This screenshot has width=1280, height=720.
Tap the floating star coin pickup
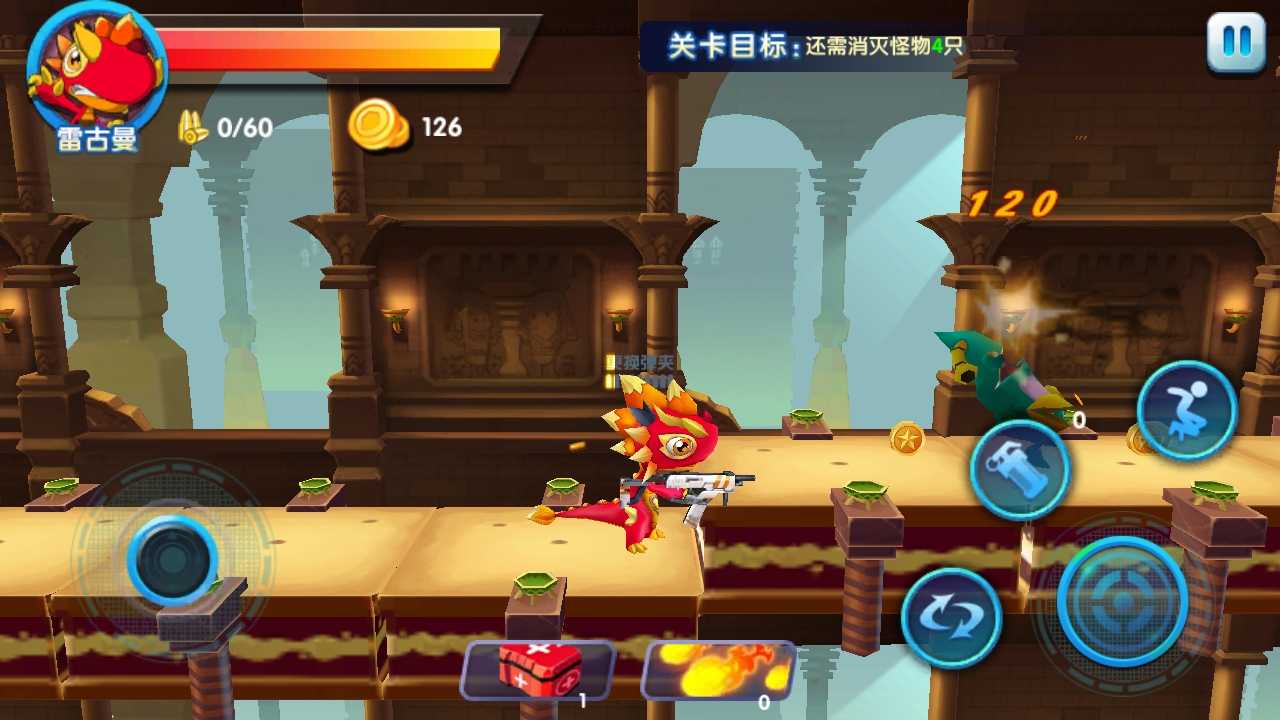coord(908,438)
